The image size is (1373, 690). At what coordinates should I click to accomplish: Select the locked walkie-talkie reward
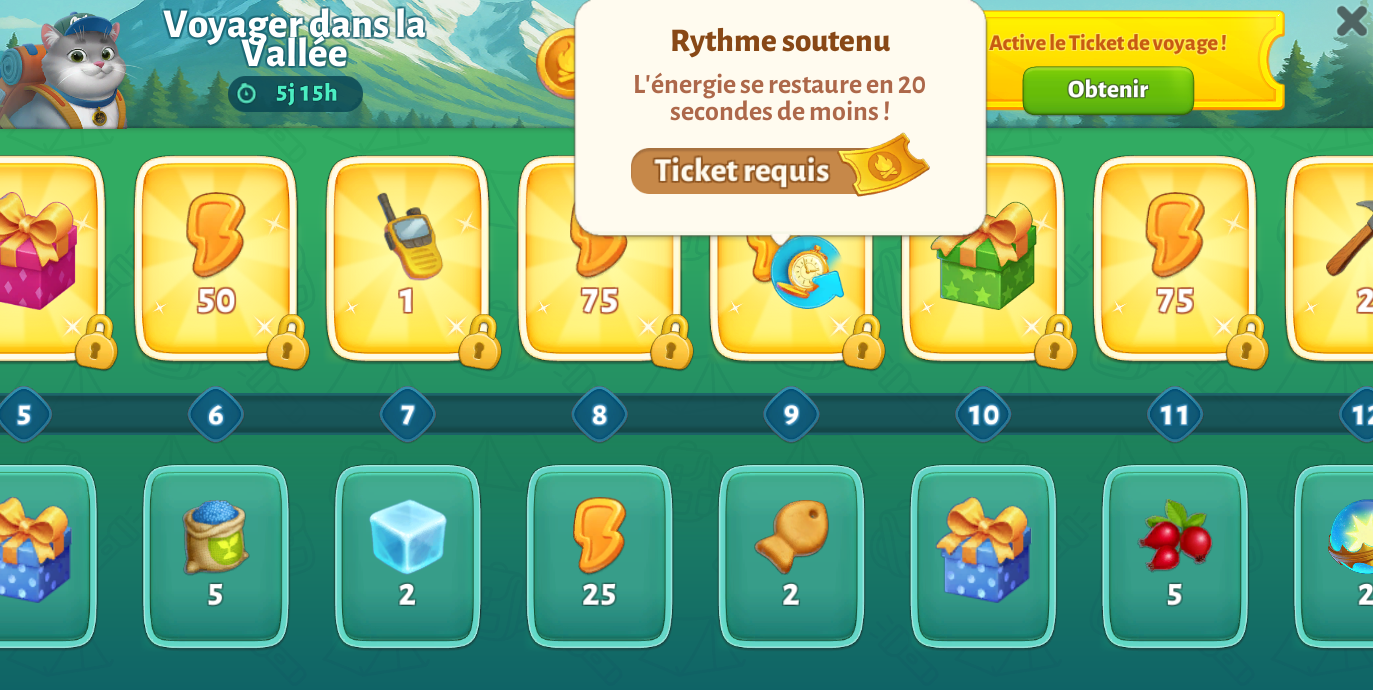tap(407, 255)
